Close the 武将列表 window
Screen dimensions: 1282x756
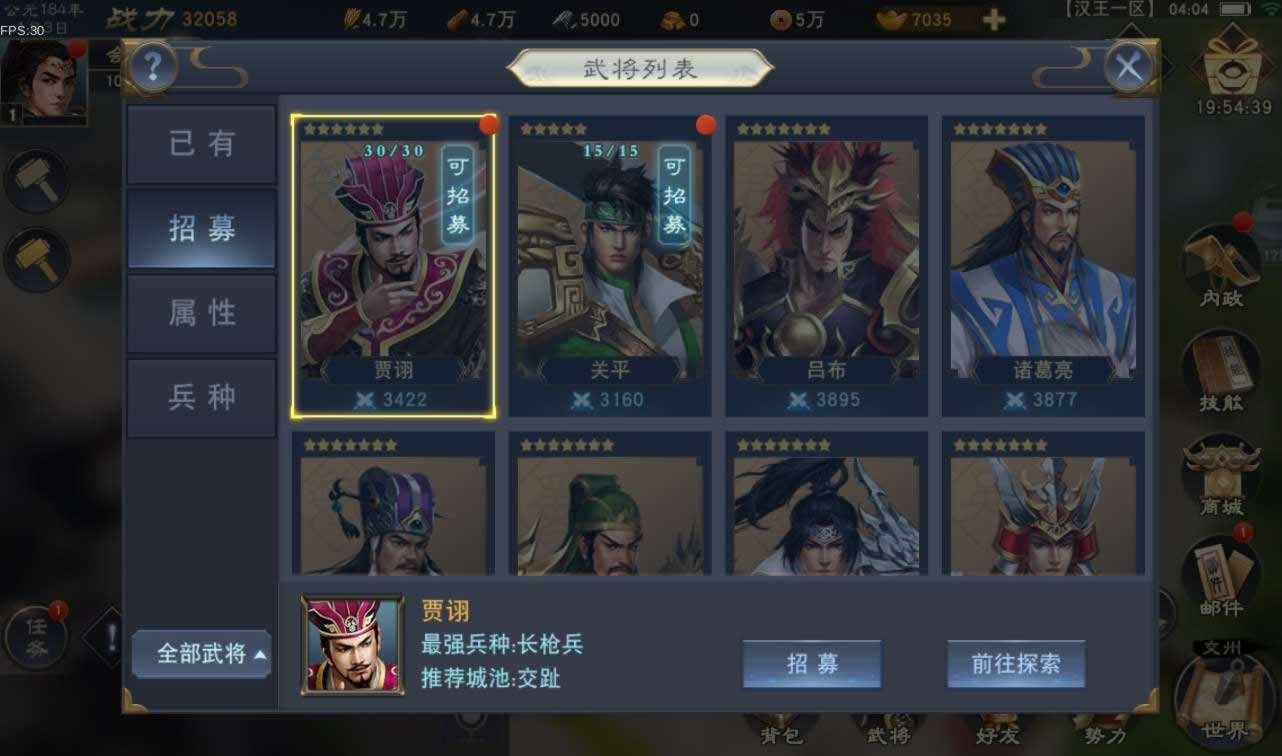point(1129,68)
